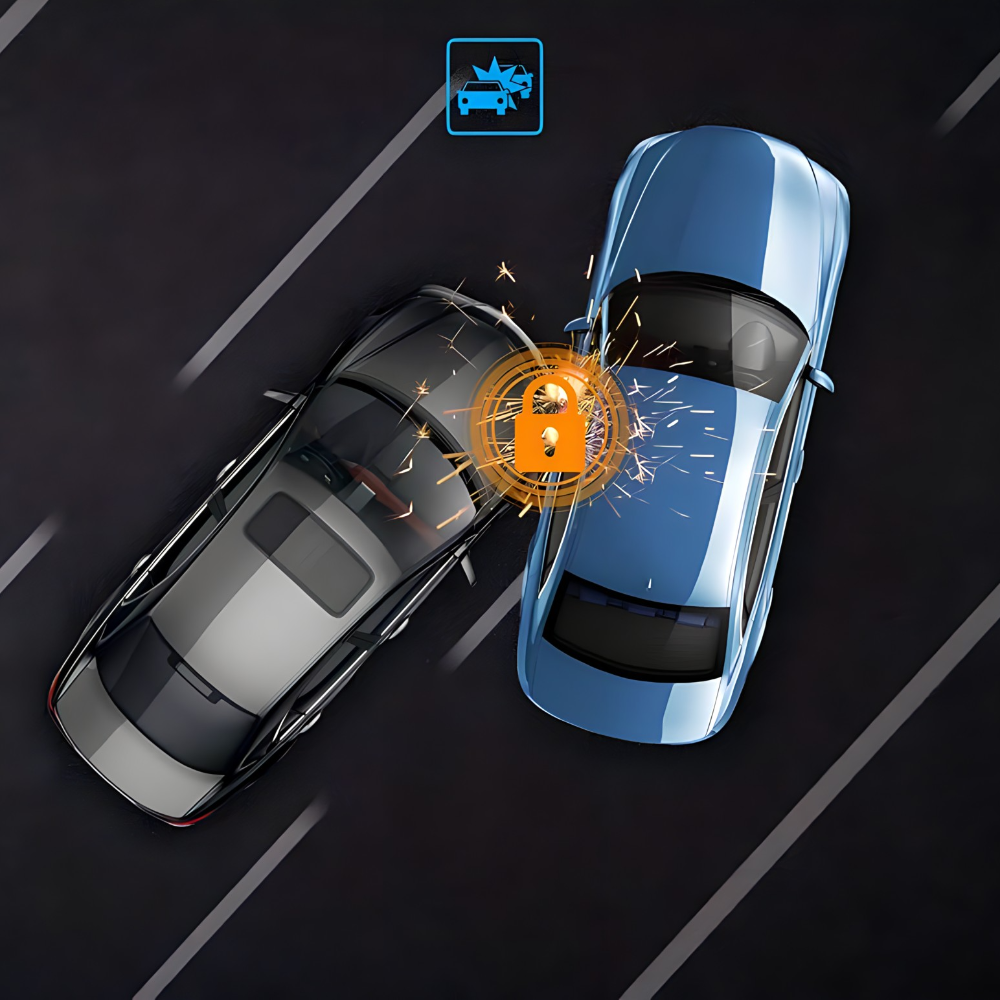Tap the orange padlock icon
Screen dimensions: 1000x1000
point(549,426)
